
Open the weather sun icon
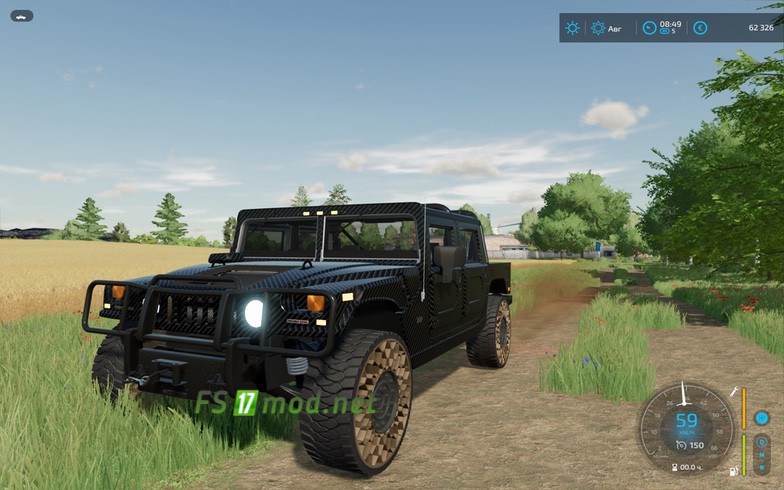(572, 28)
